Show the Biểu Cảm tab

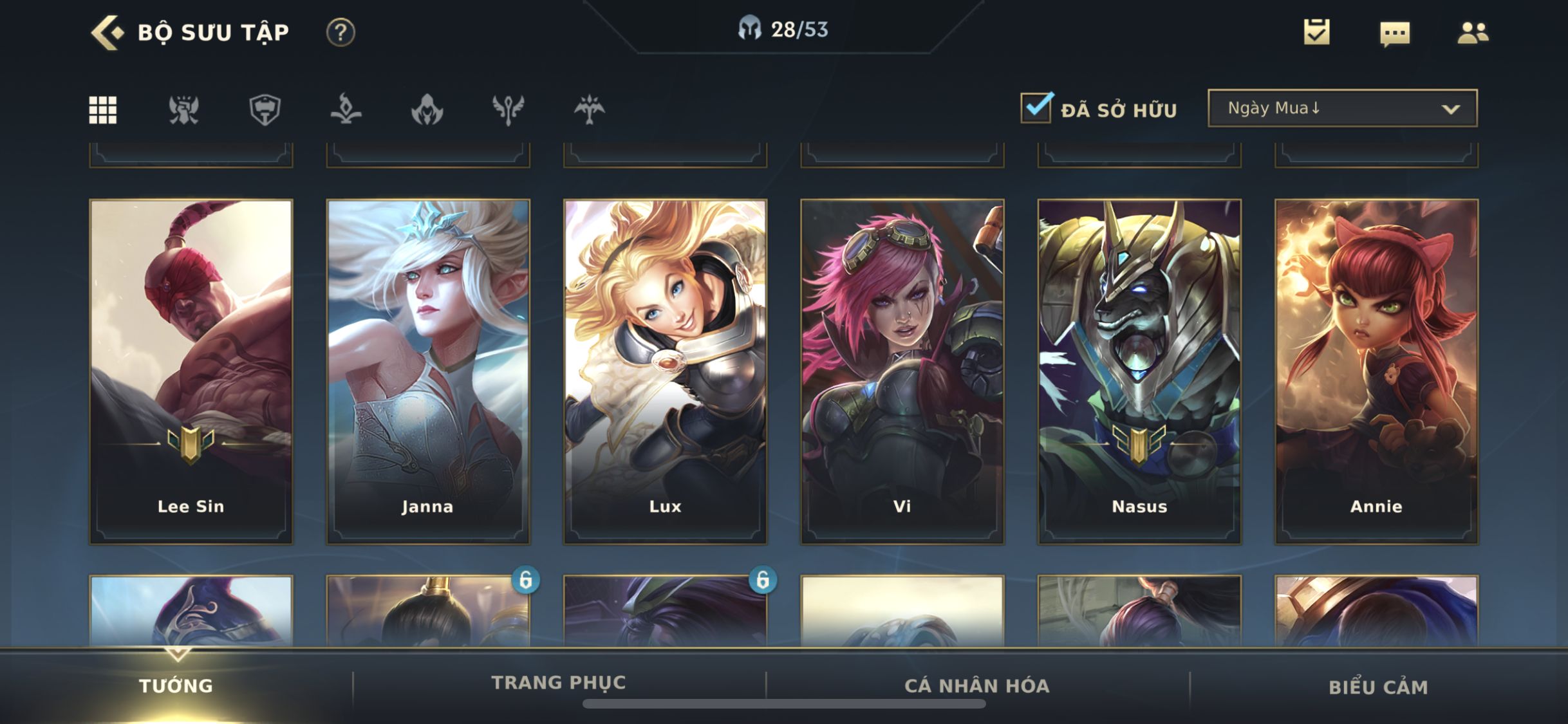[x=1378, y=687]
